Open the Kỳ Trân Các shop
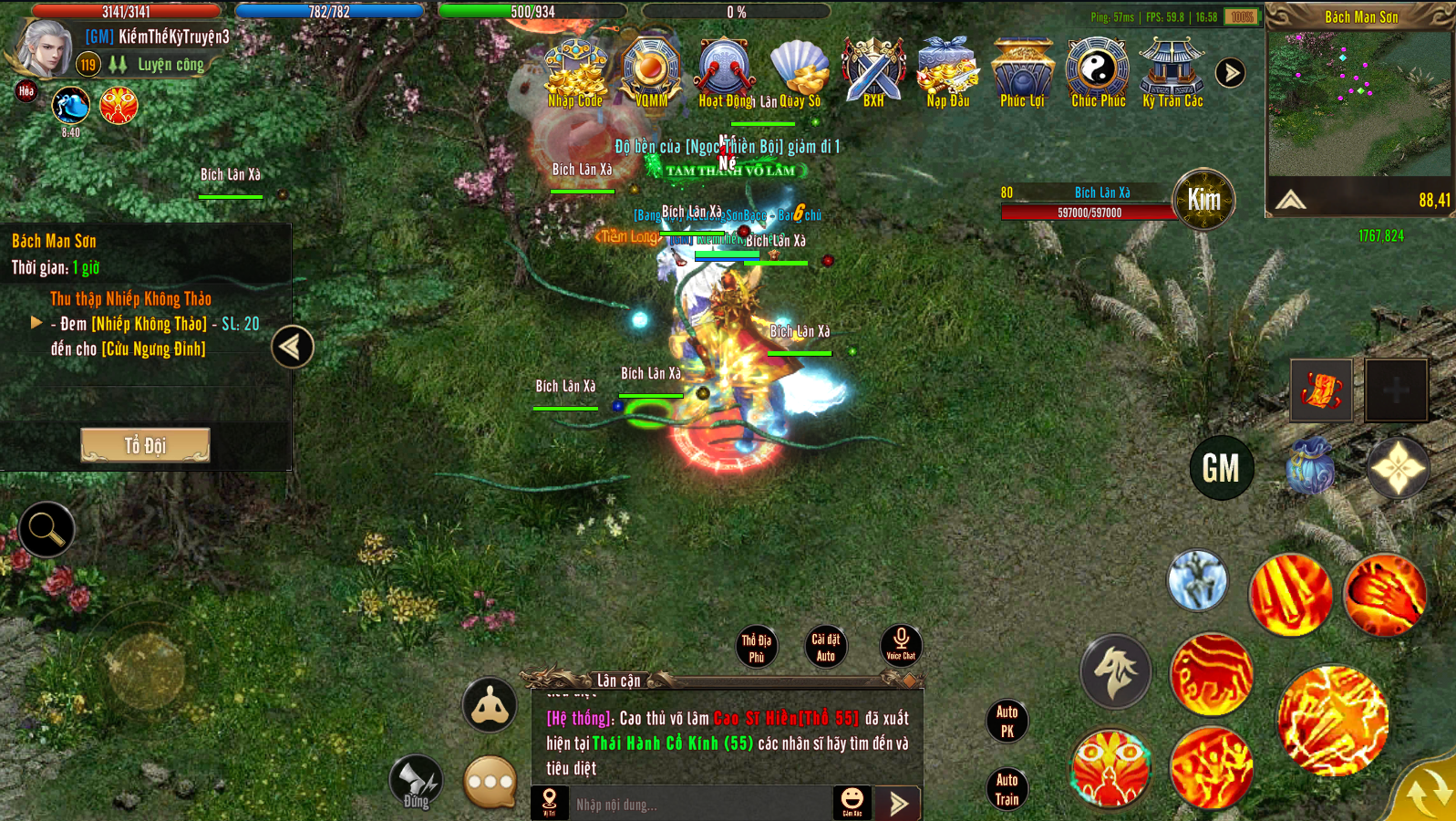 tap(1172, 73)
